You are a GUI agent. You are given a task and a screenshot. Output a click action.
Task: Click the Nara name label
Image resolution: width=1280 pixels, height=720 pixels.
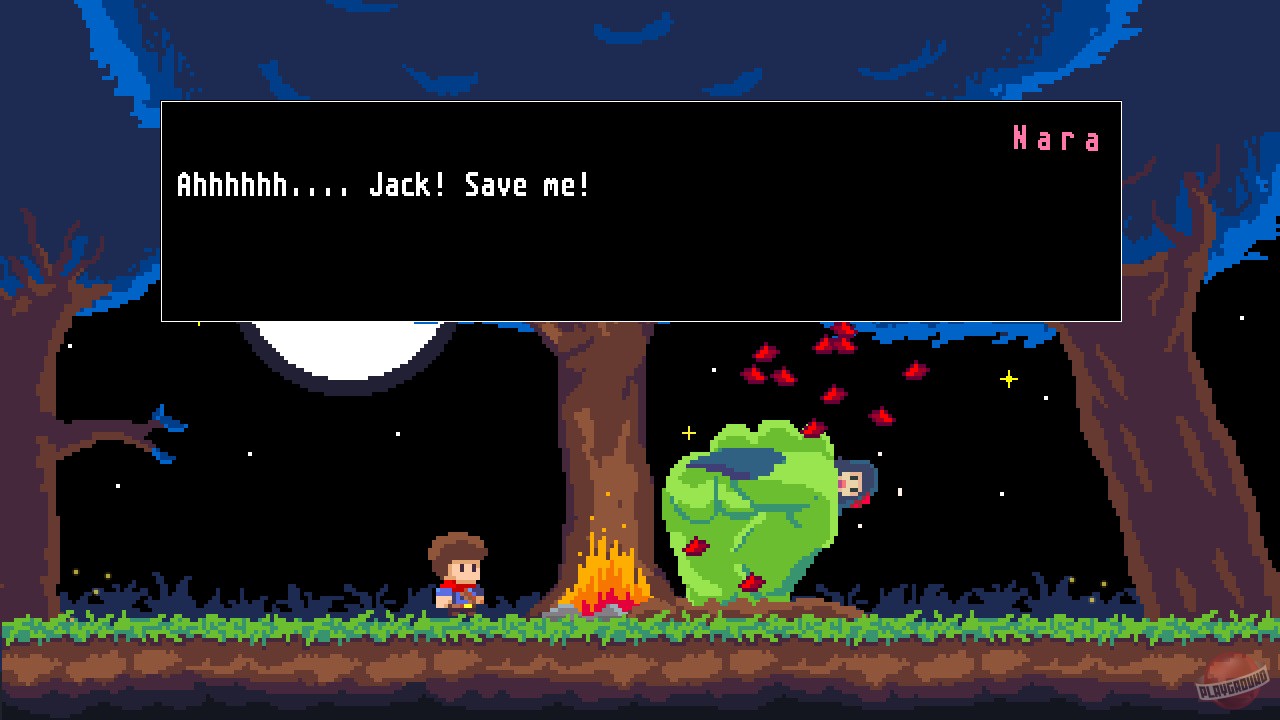coord(1057,139)
